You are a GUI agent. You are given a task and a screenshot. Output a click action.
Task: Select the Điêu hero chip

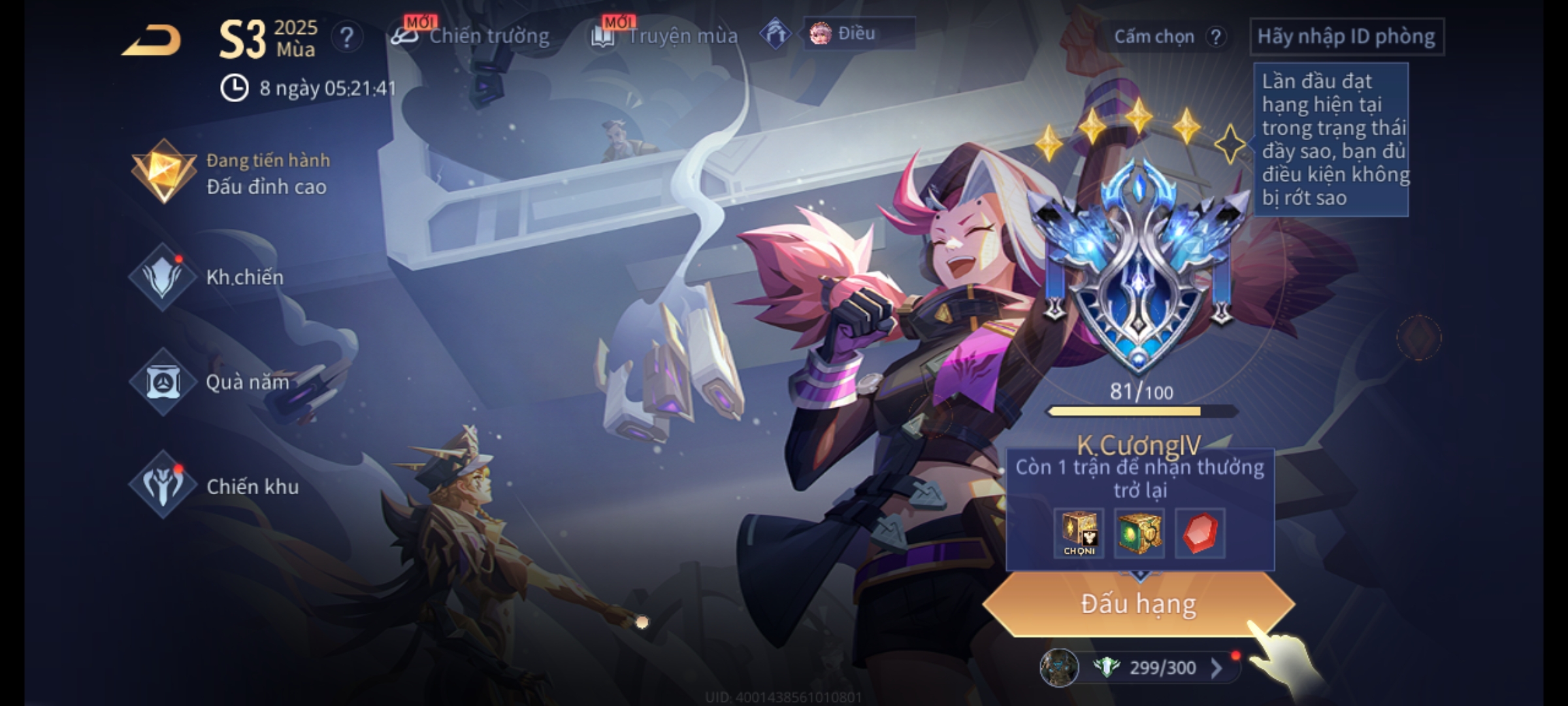[x=858, y=33]
